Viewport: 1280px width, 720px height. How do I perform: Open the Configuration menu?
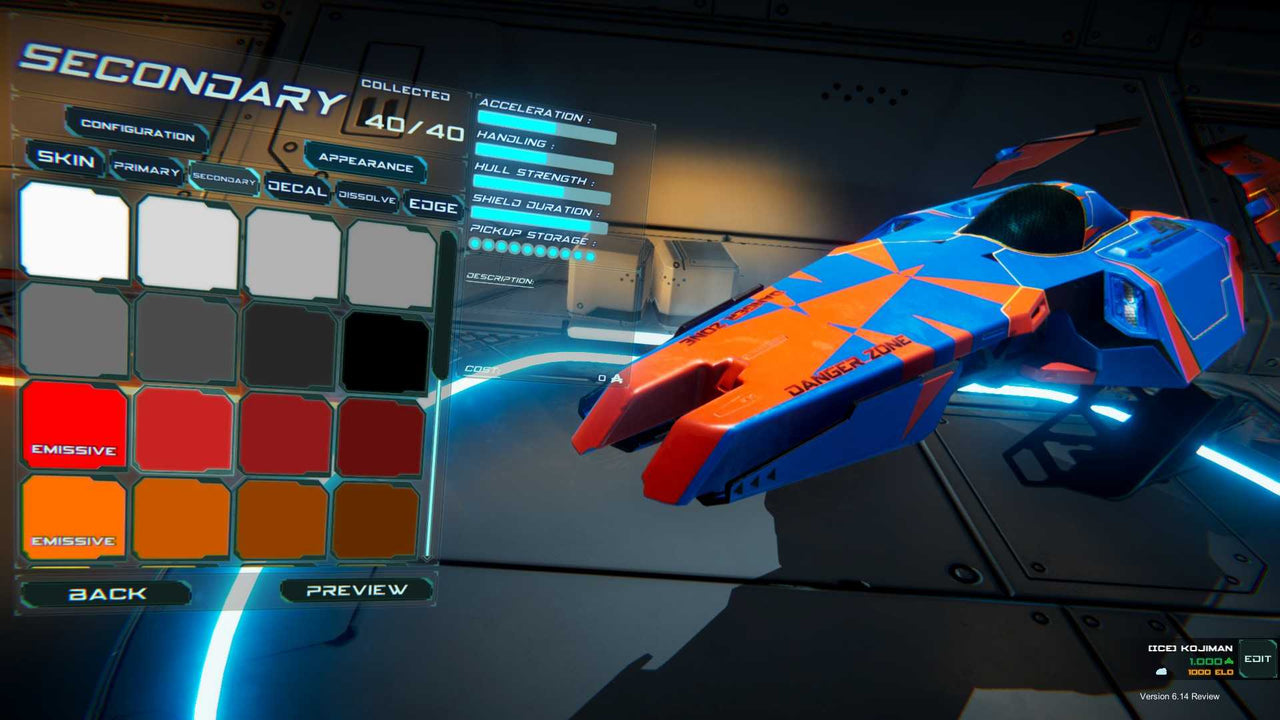137,131
